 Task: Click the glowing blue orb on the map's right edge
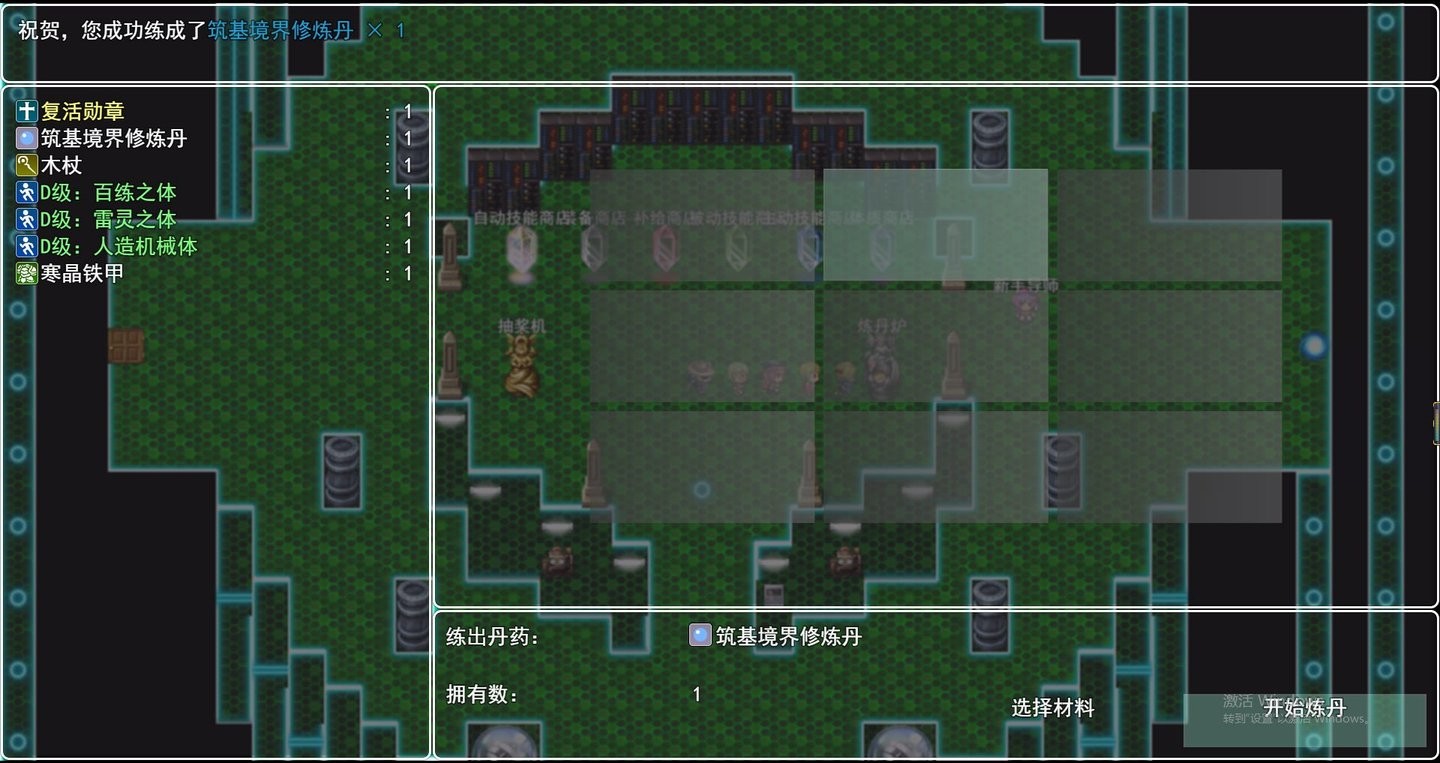pos(1312,345)
